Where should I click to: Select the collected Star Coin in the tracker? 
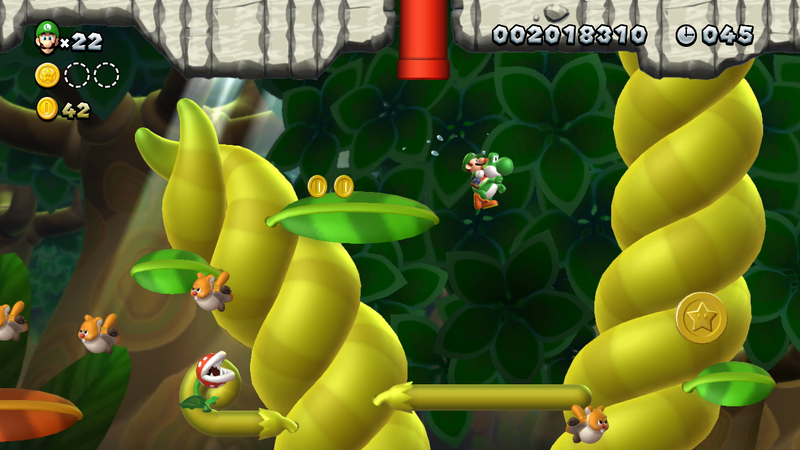[x=47, y=75]
